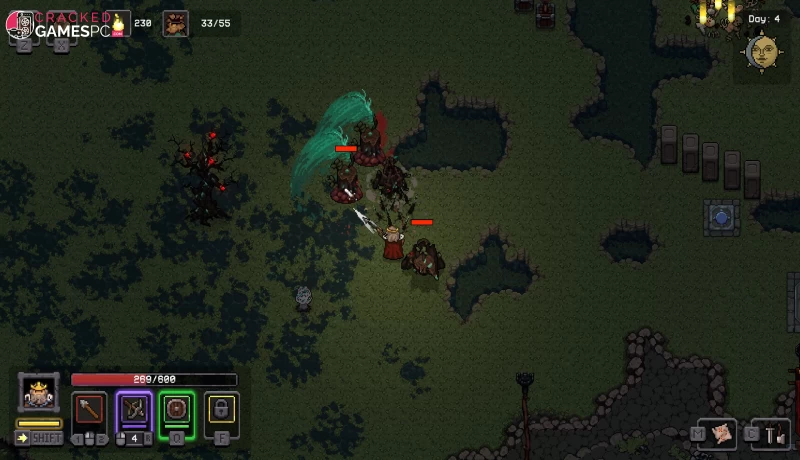The height and width of the screenshot is (460, 800).
Task: Click the locked padlock ability slot
Action: coord(221,409)
